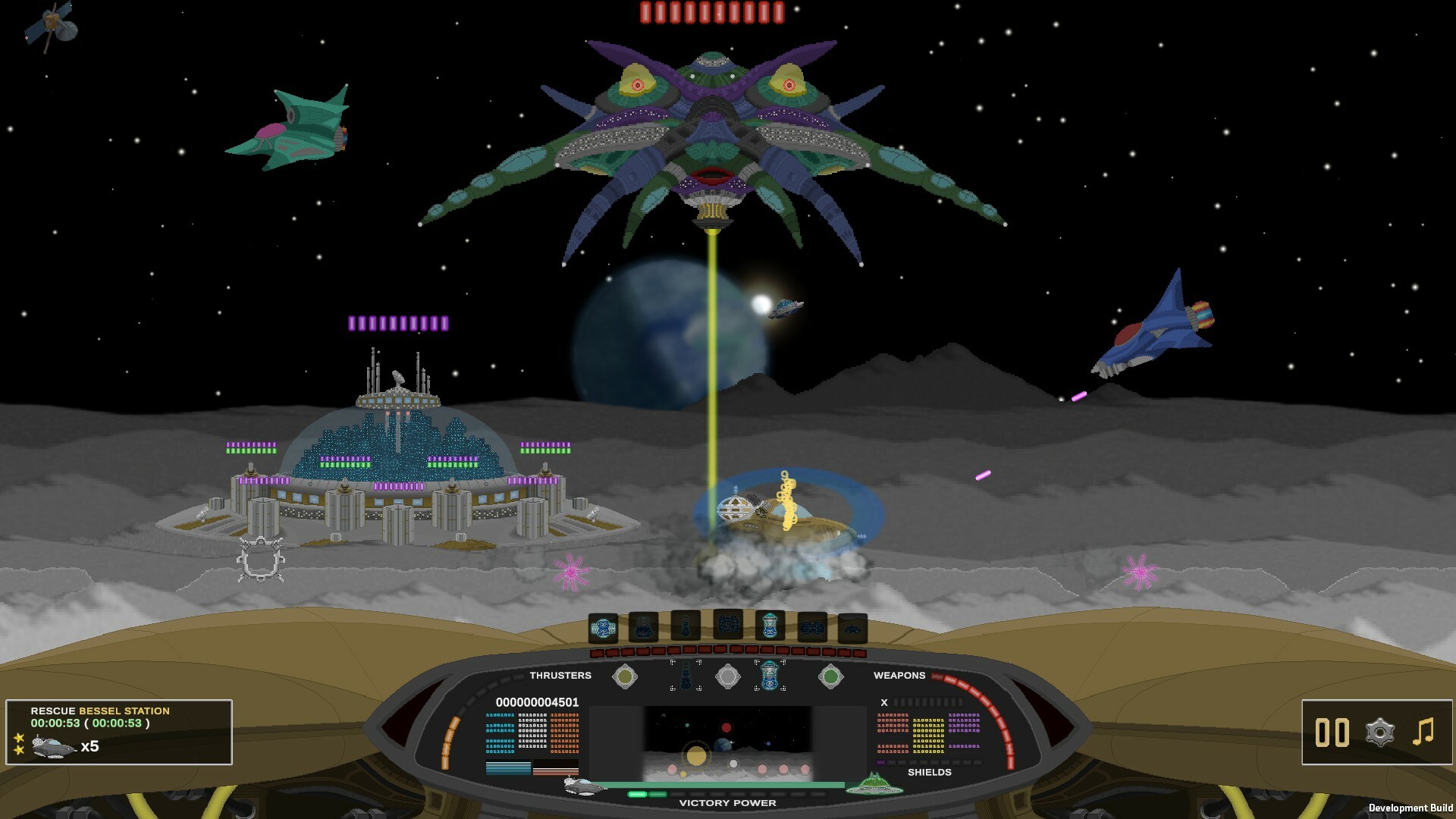Click the leftmost darkened module slot icon
The width and height of the screenshot is (1456, 819).
643,626
